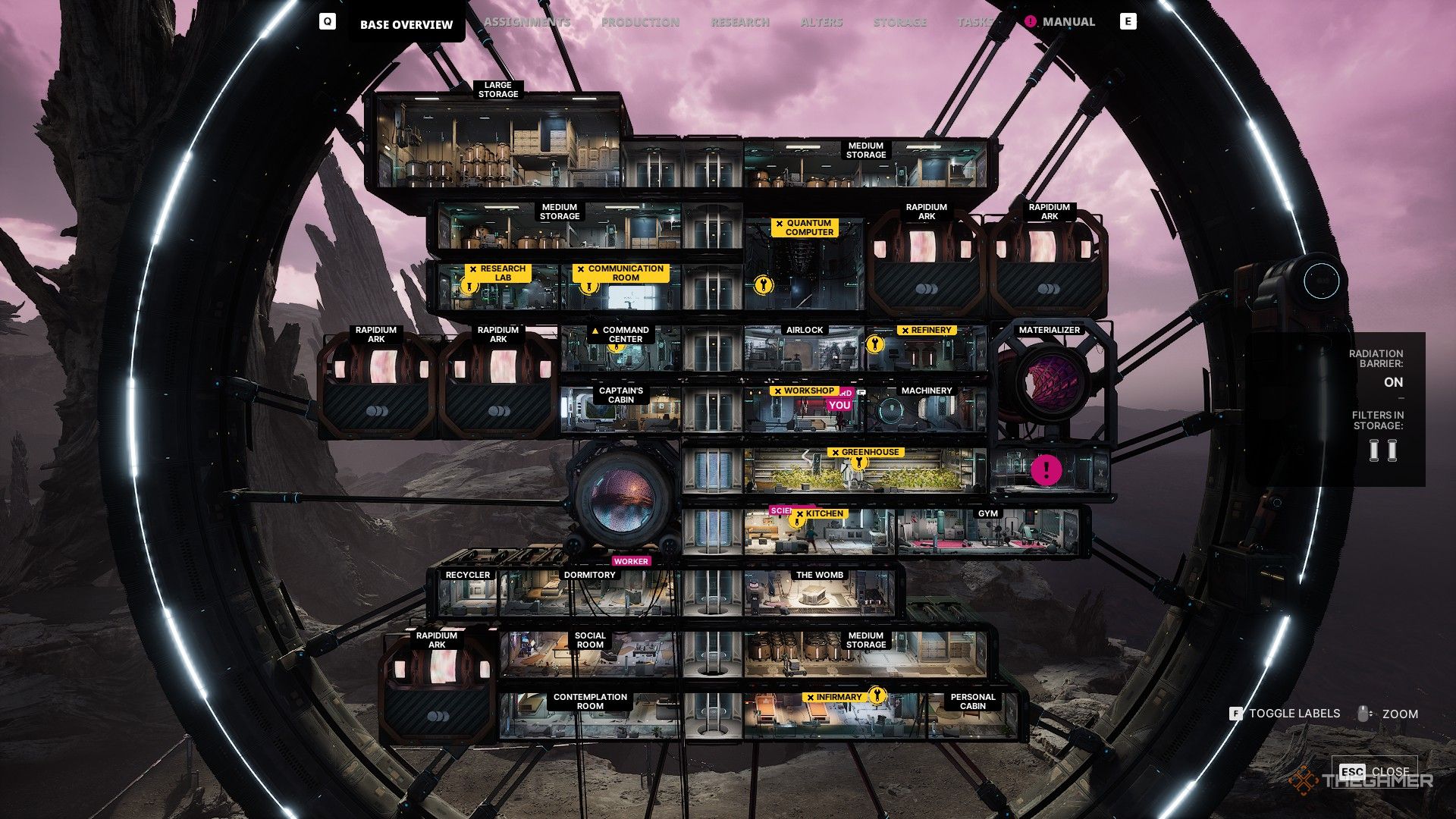Click the wrench icon on Infirmary label

tap(877, 696)
